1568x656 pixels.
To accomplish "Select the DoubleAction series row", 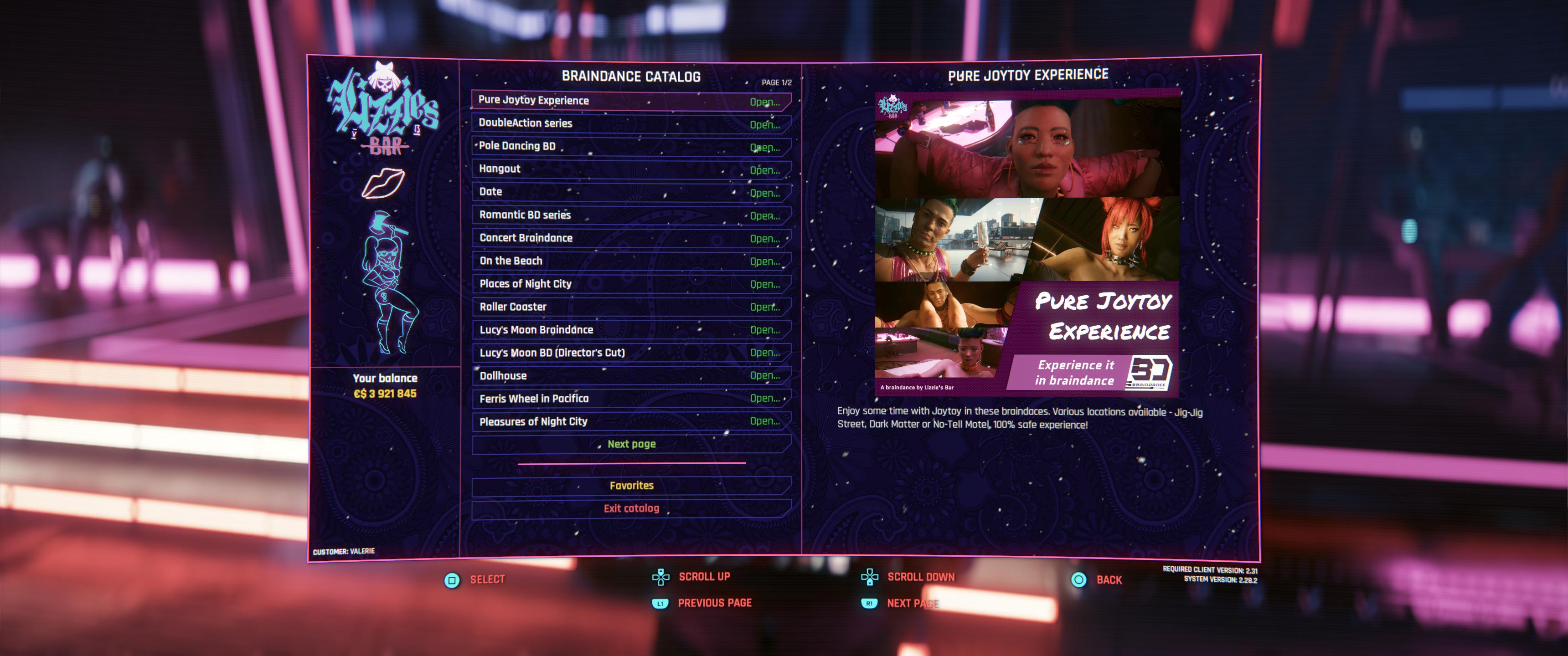I will click(x=630, y=123).
